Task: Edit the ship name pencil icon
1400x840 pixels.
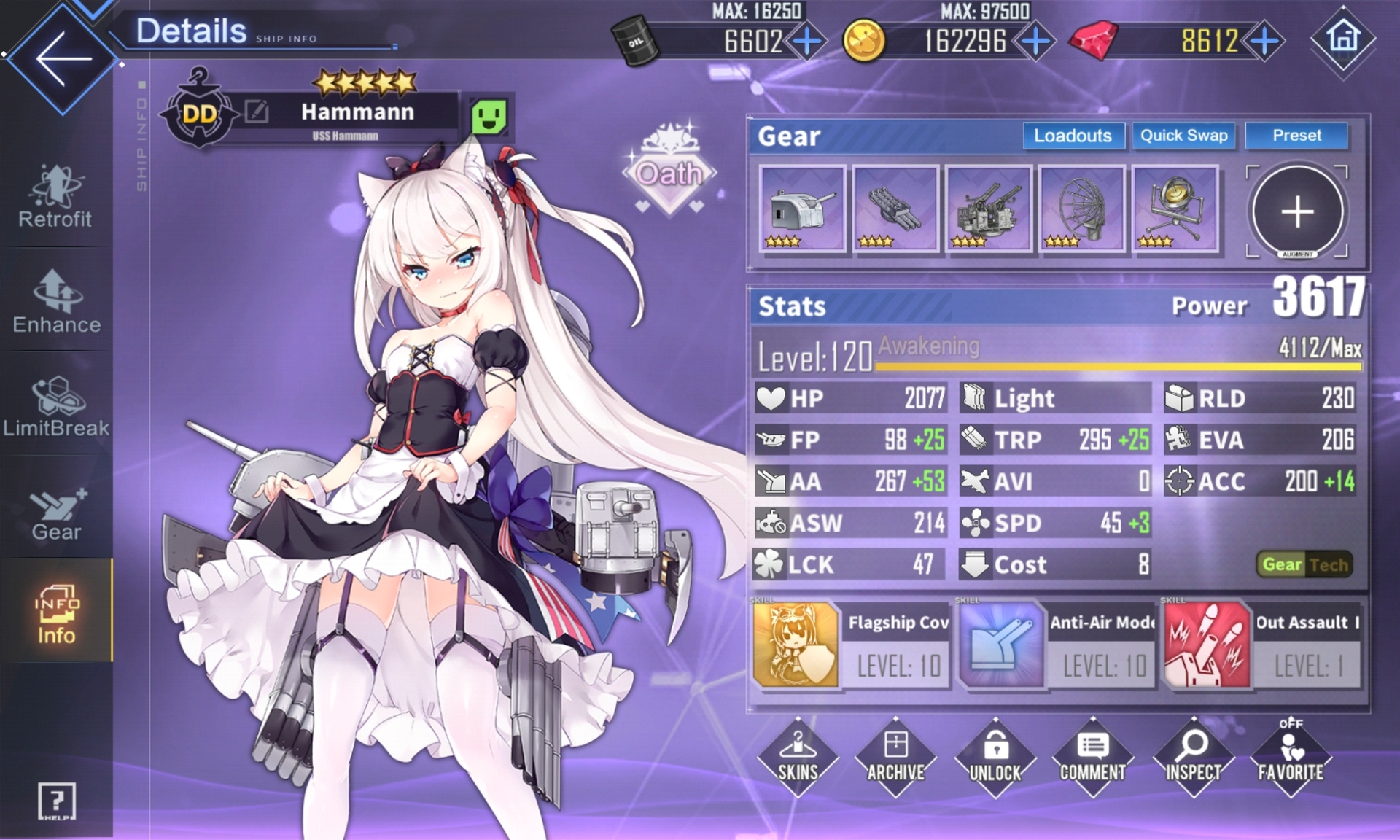Action: pyautogui.click(x=257, y=112)
